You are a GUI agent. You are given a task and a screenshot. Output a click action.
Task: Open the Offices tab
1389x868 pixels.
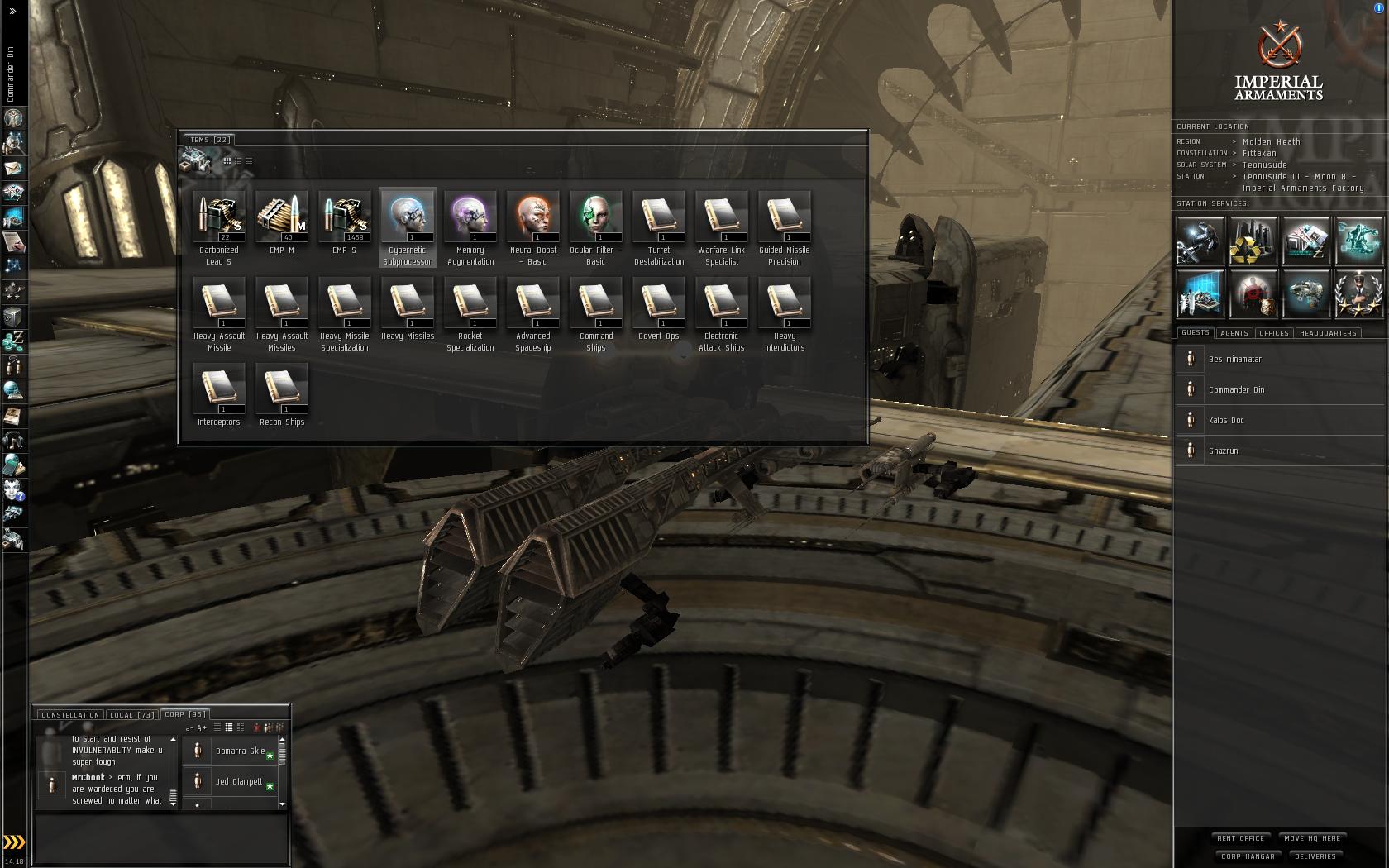(1274, 333)
